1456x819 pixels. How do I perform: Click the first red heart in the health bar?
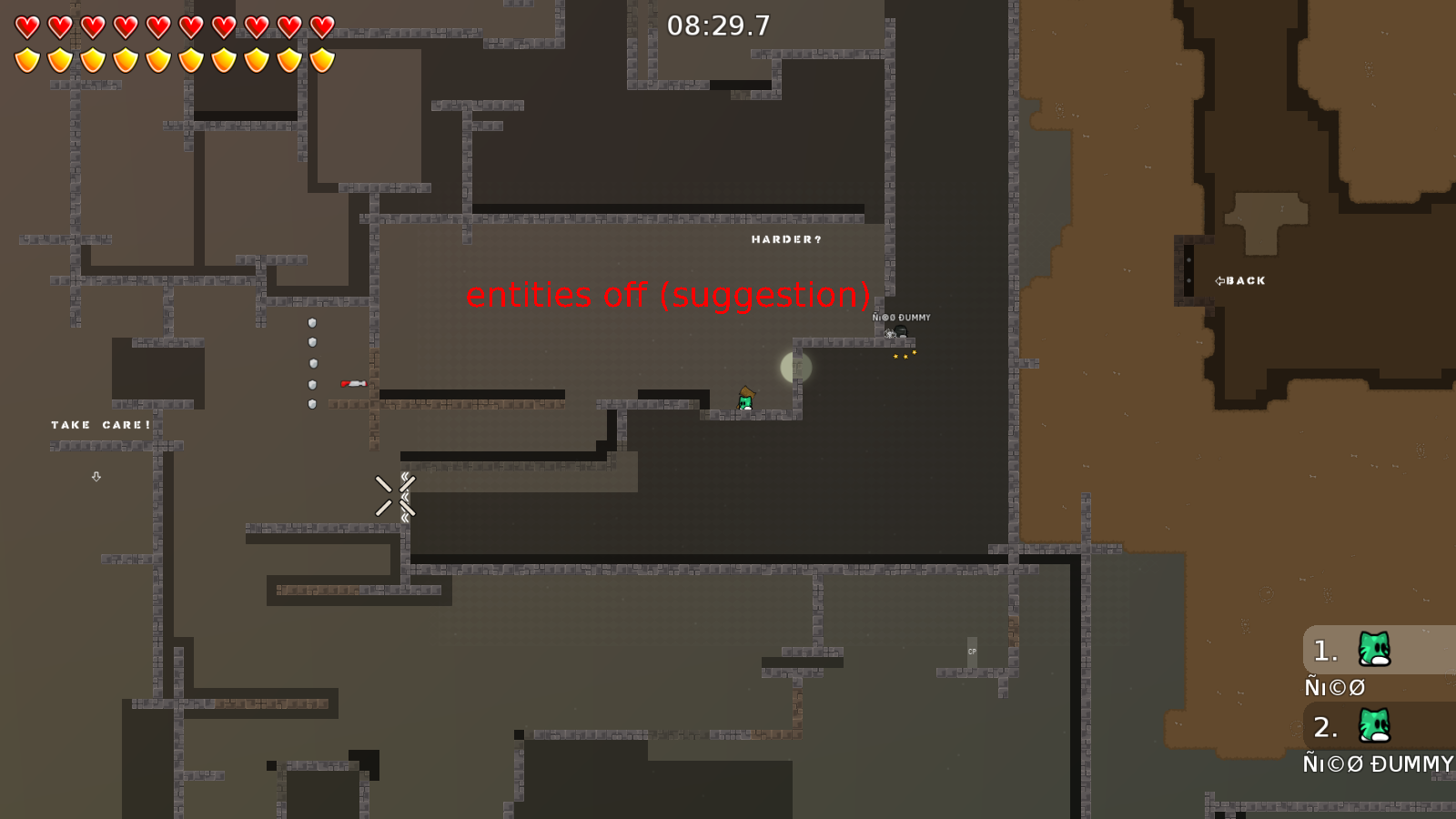25,26
